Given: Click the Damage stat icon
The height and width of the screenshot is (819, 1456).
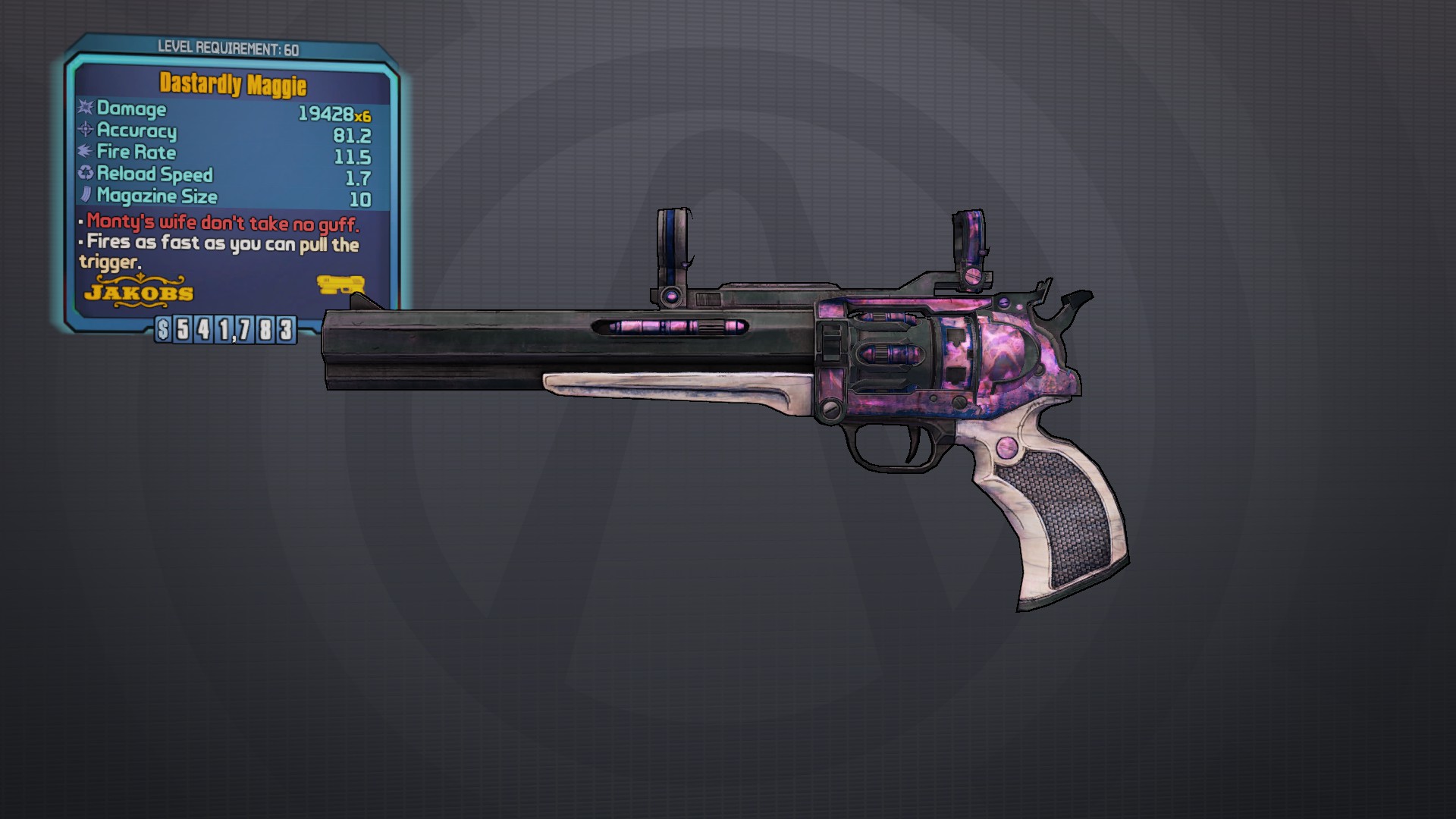Looking at the screenshot, I should tap(83, 109).
